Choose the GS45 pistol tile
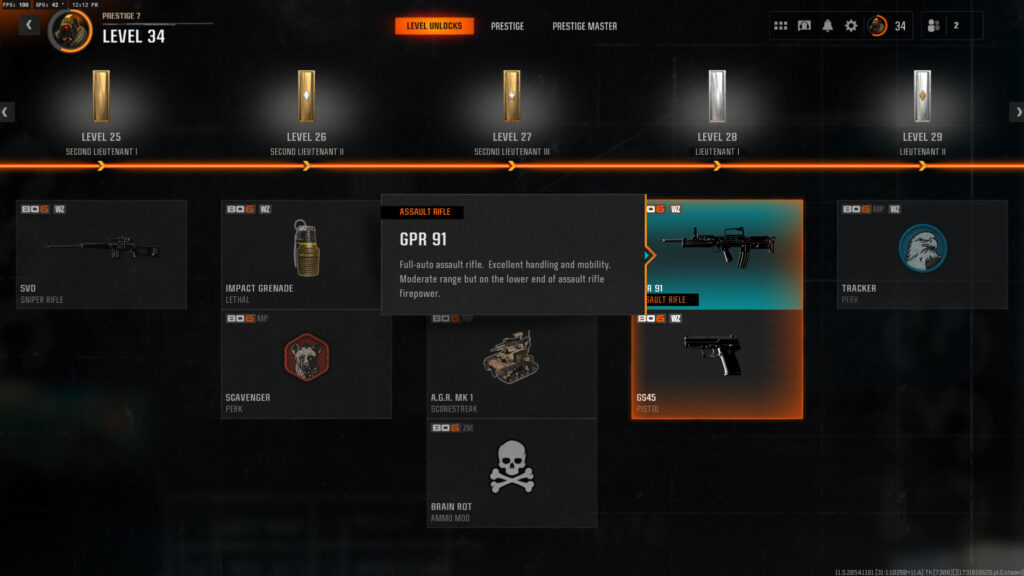The height and width of the screenshot is (576, 1024). point(716,364)
